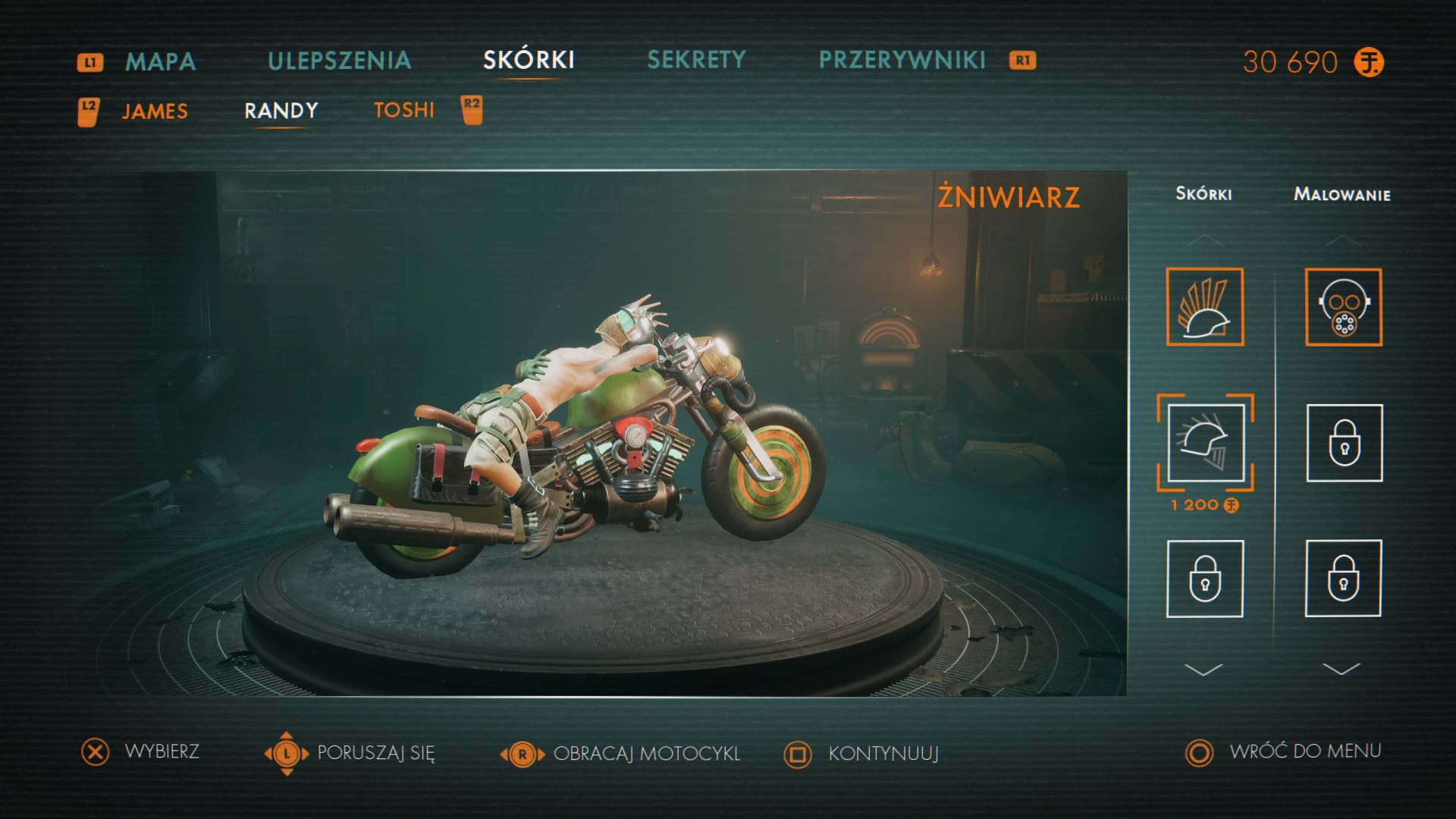Select the gas mask paint job
Viewport: 1456px width, 819px height.
tap(1343, 306)
